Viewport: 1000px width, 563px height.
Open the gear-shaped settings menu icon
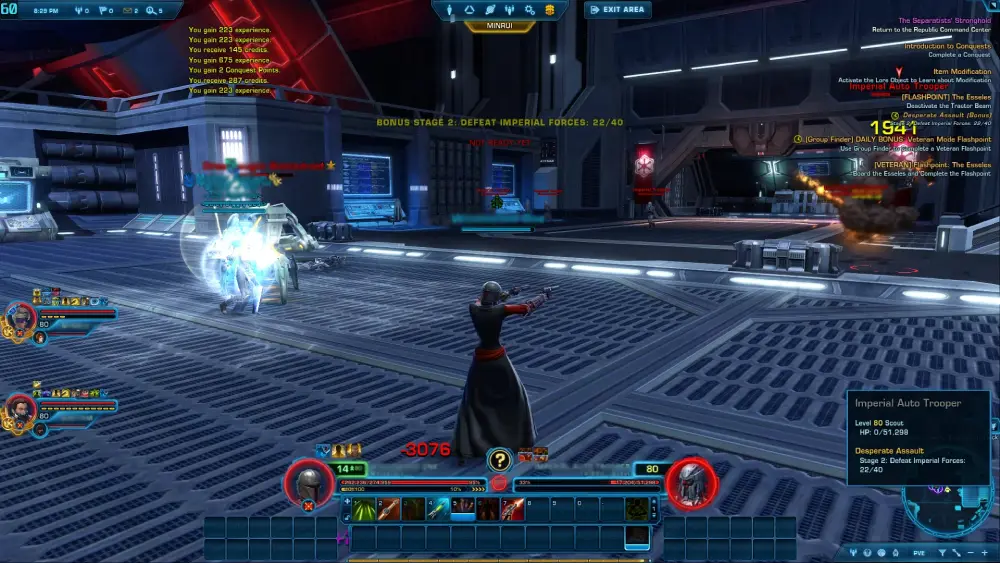(531, 10)
